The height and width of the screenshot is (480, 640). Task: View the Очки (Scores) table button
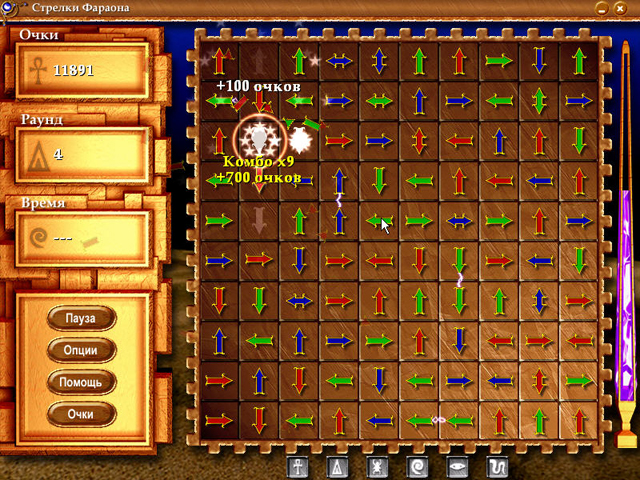tap(81, 413)
